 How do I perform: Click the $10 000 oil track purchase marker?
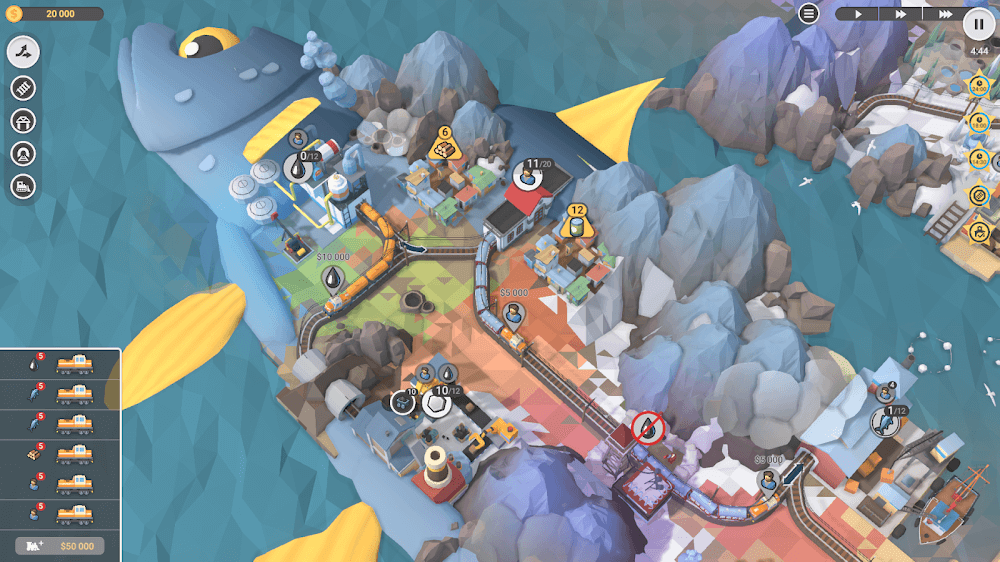click(333, 275)
